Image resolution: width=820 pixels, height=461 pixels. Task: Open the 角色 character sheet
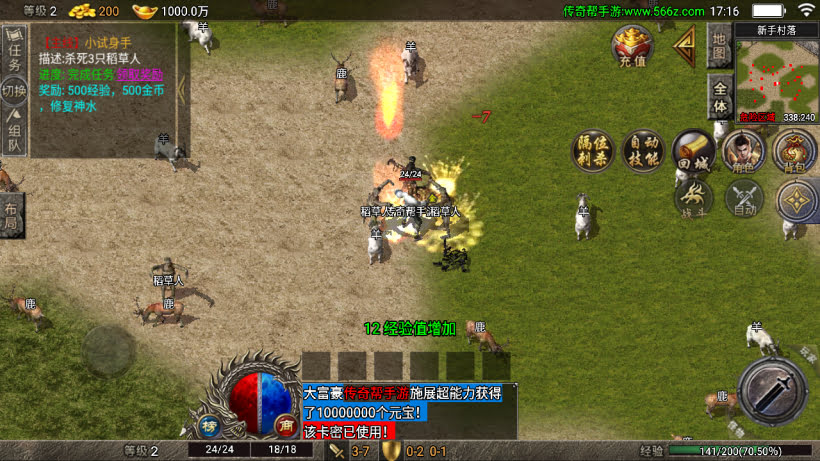[x=743, y=150]
